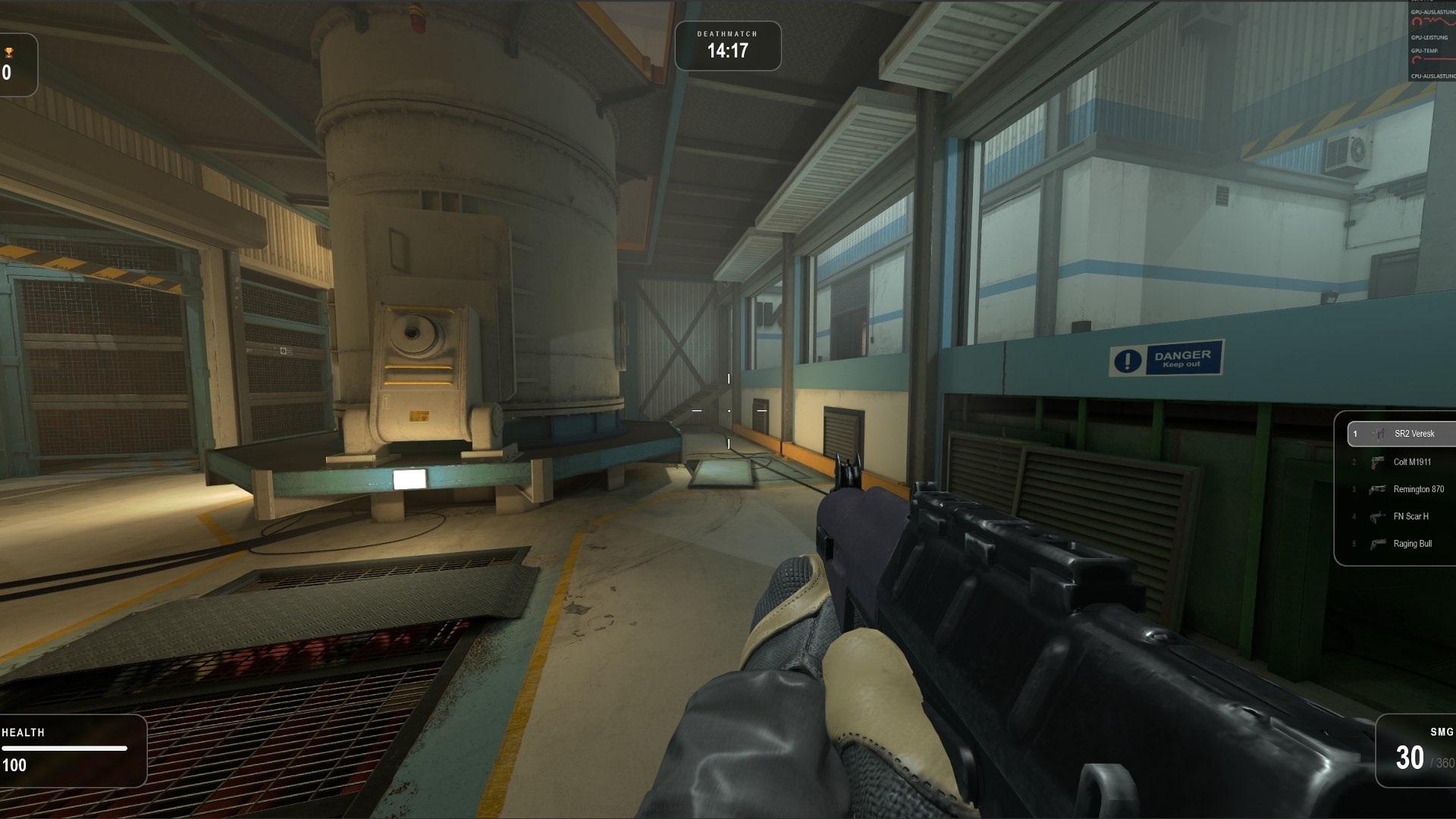The image size is (1456, 819).
Task: Choose the Remington 870 shotgun
Action: (1403, 489)
